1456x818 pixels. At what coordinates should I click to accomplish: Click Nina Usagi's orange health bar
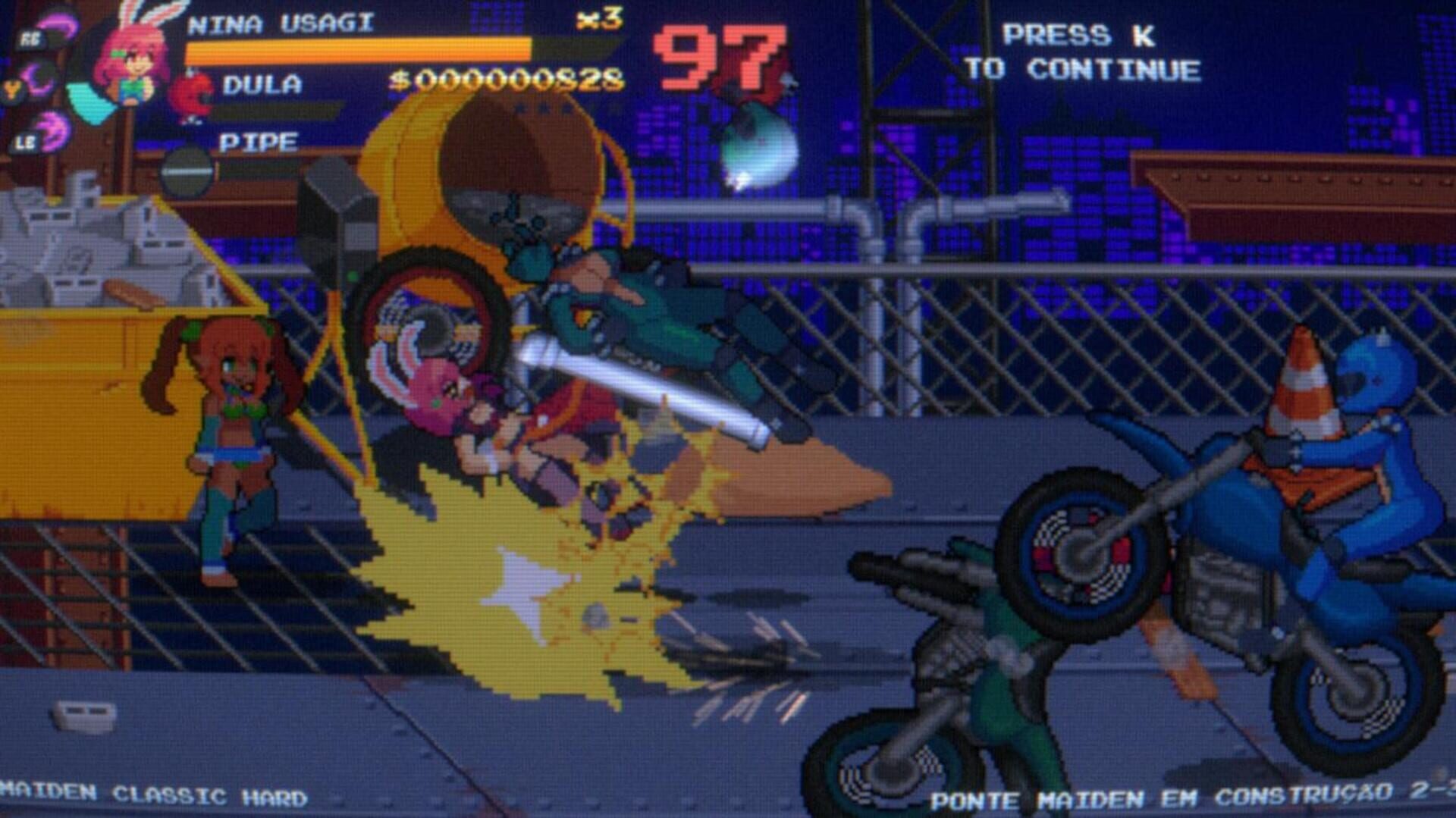click(356, 47)
